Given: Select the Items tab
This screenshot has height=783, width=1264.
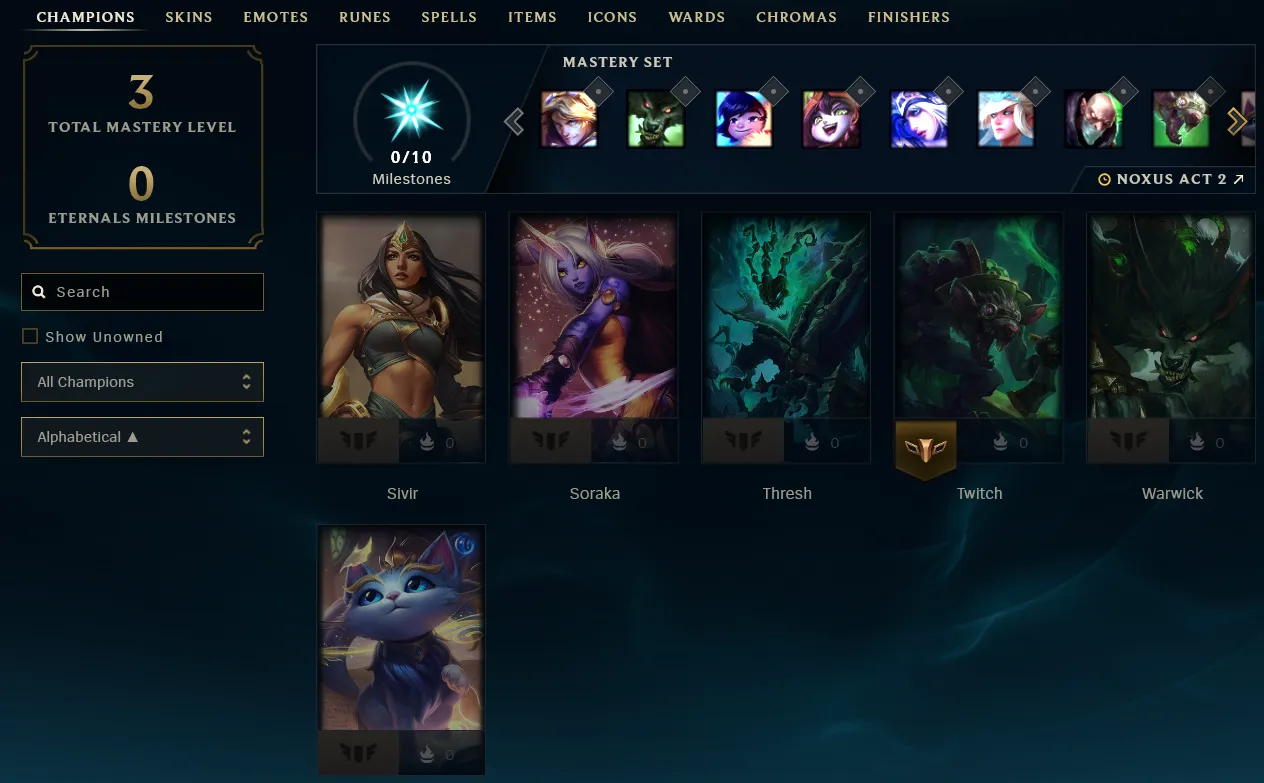Looking at the screenshot, I should pos(532,17).
